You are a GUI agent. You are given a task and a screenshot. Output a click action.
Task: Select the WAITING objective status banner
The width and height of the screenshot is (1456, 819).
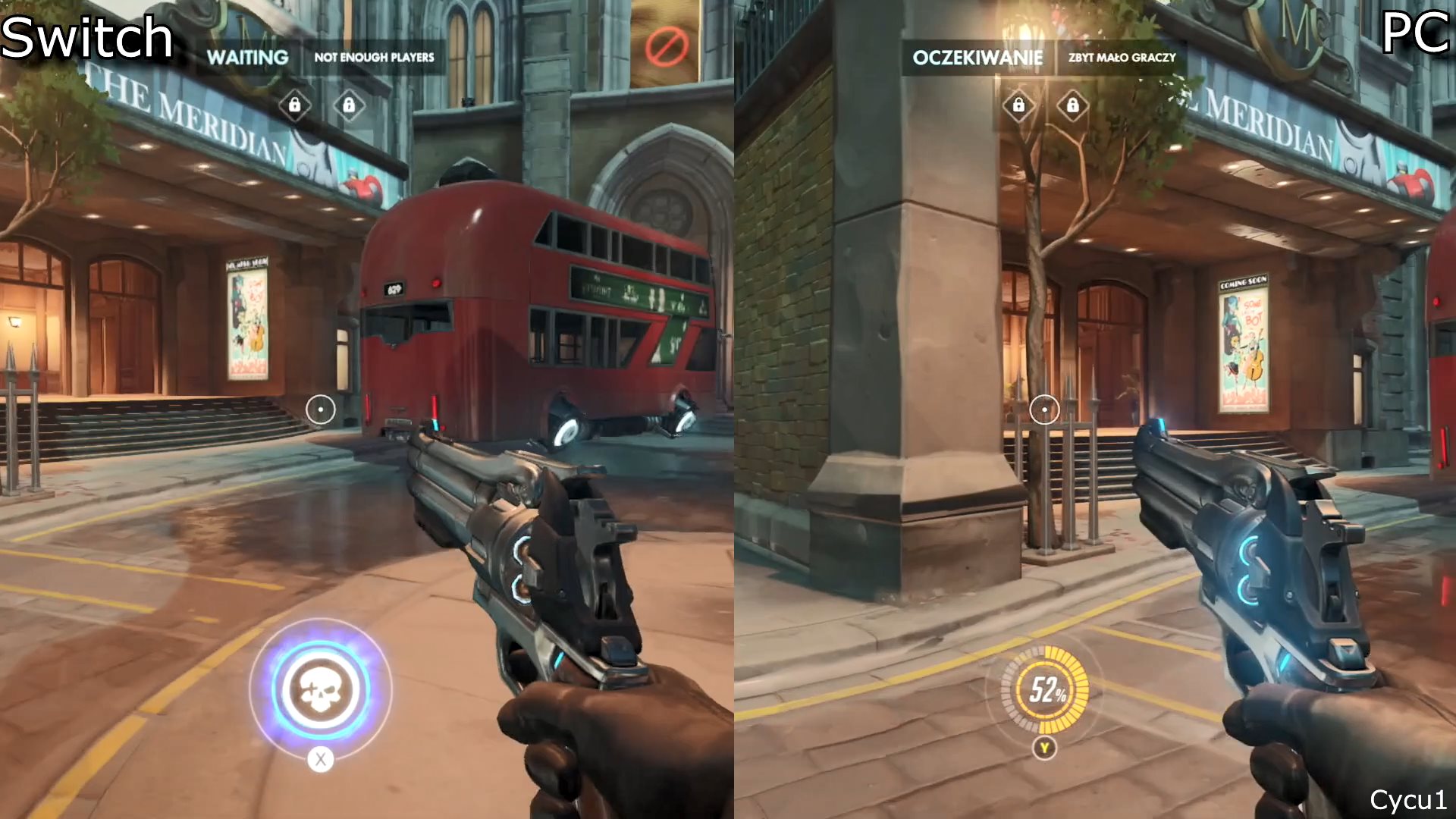[x=247, y=58]
